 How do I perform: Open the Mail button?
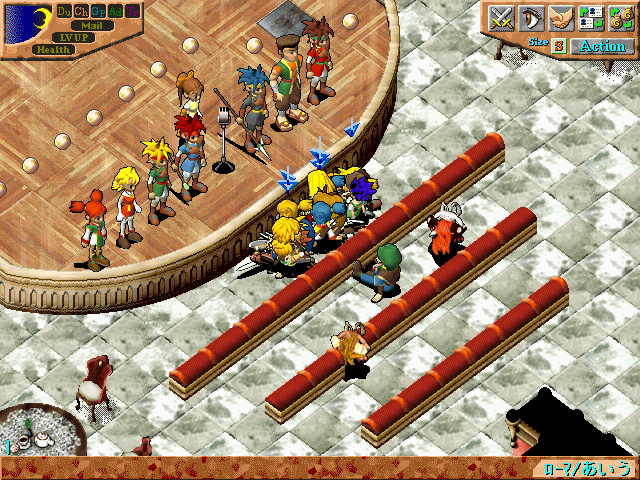91,25
